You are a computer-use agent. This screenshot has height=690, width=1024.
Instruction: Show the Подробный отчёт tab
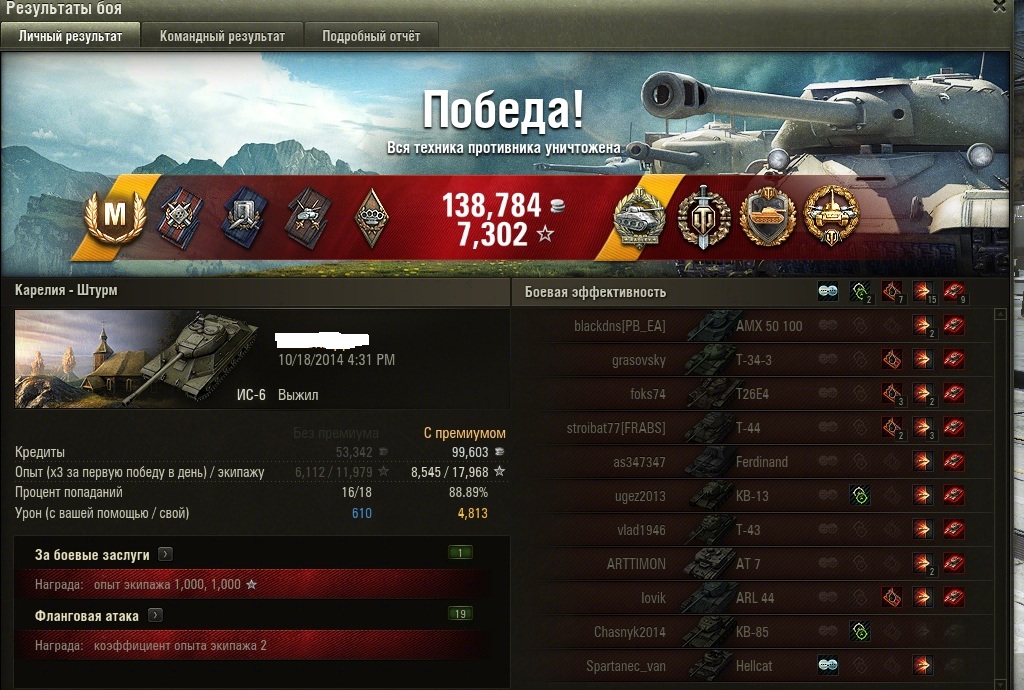click(371, 36)
